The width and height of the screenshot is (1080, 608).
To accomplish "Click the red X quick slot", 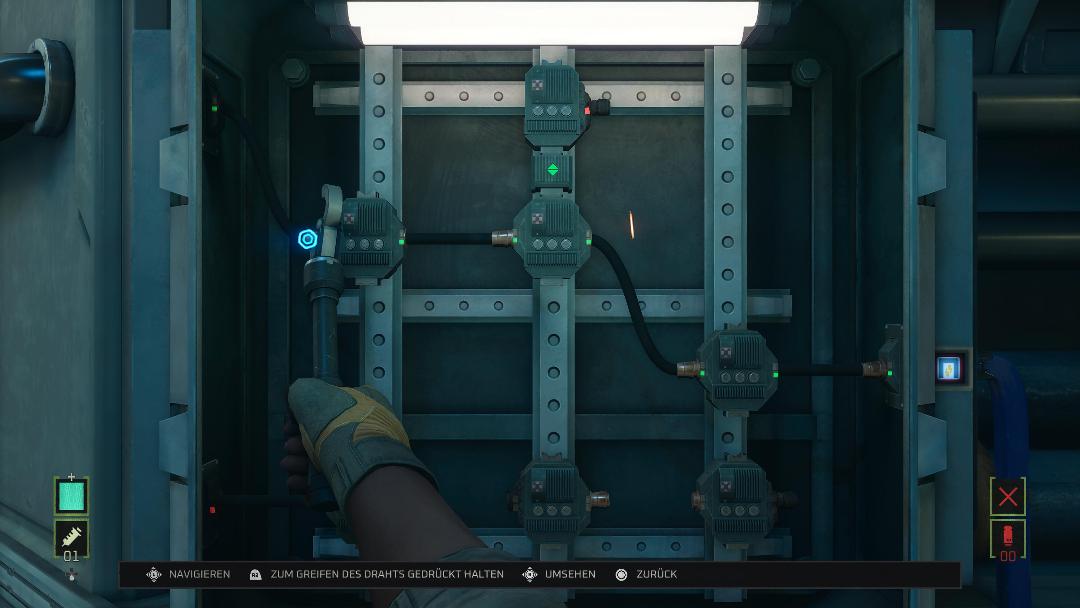I will [1007, 496].
